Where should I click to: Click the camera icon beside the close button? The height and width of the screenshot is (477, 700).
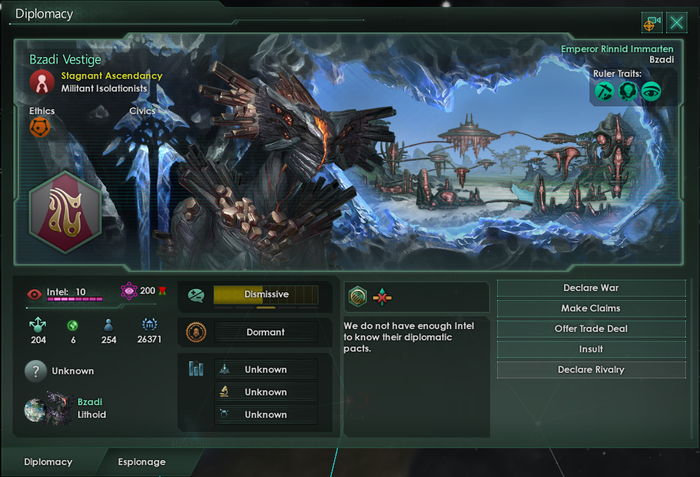click(652, 22)
